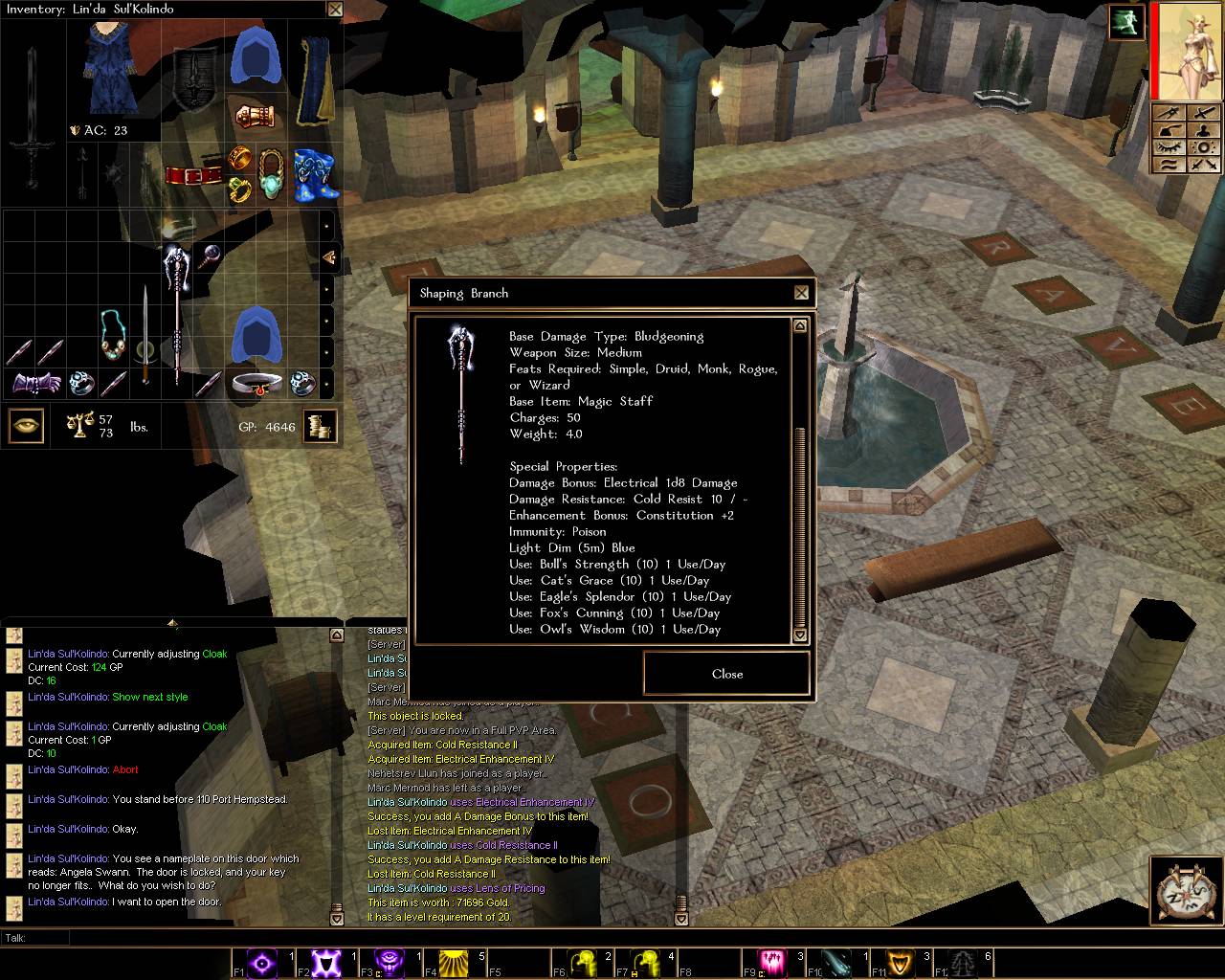Activate the F1 purple eye quickslot
1225x980 pixels.
pos(263,961)
